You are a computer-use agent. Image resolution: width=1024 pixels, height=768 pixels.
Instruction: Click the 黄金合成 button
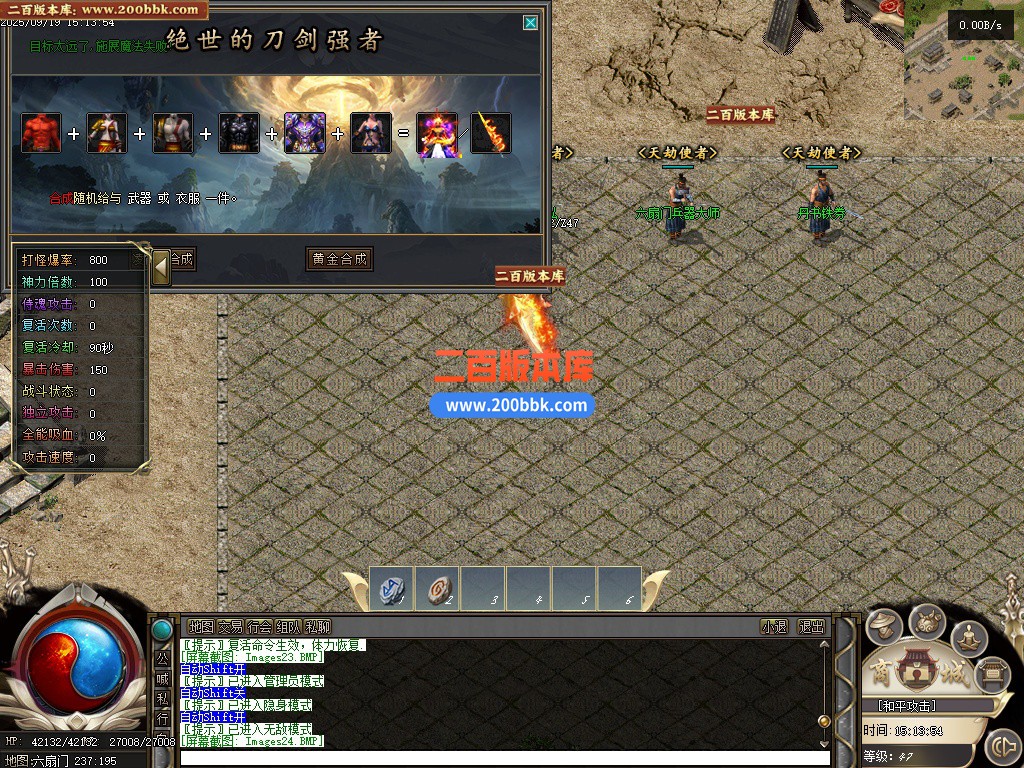[x=339, y=259]
